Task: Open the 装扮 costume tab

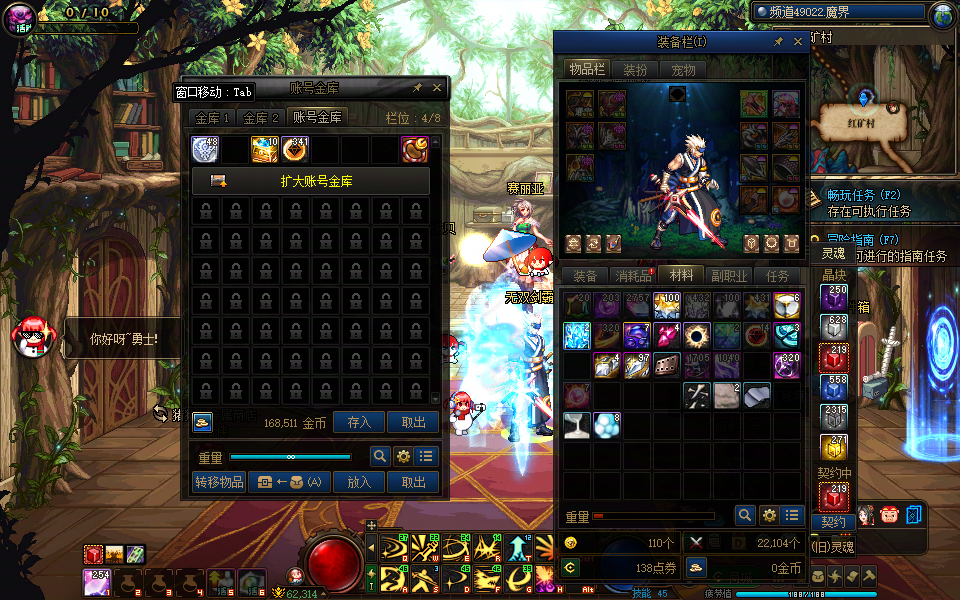Action: coord(635,69)
